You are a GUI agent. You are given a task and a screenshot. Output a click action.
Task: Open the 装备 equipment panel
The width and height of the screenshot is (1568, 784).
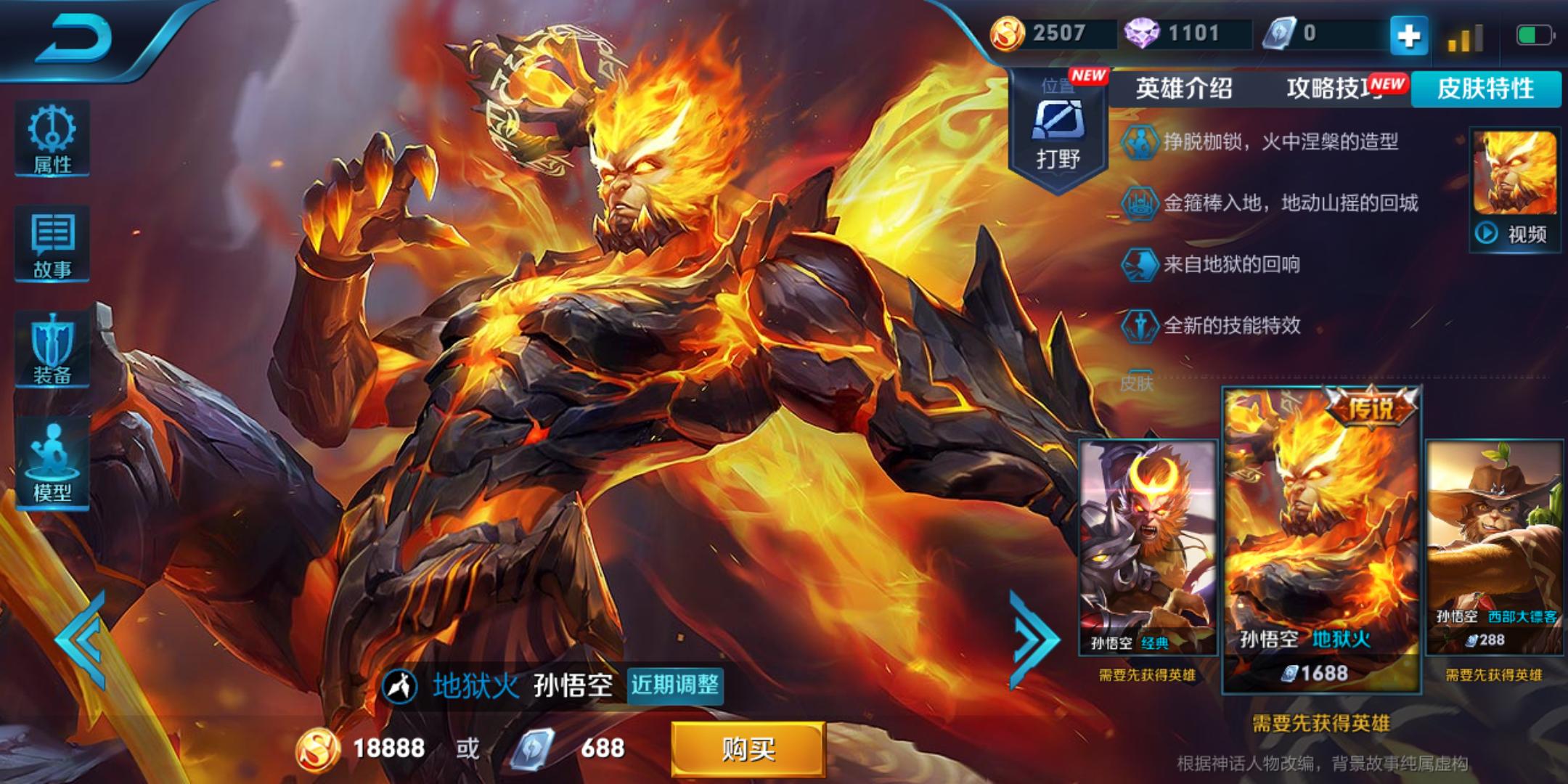click(52, 350)
